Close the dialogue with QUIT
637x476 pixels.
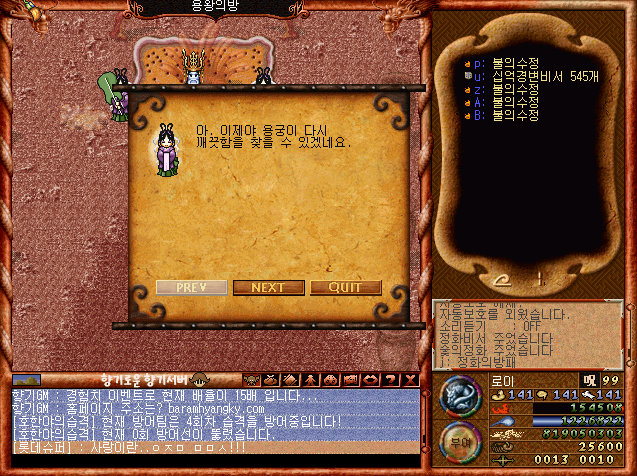(345, 287)
